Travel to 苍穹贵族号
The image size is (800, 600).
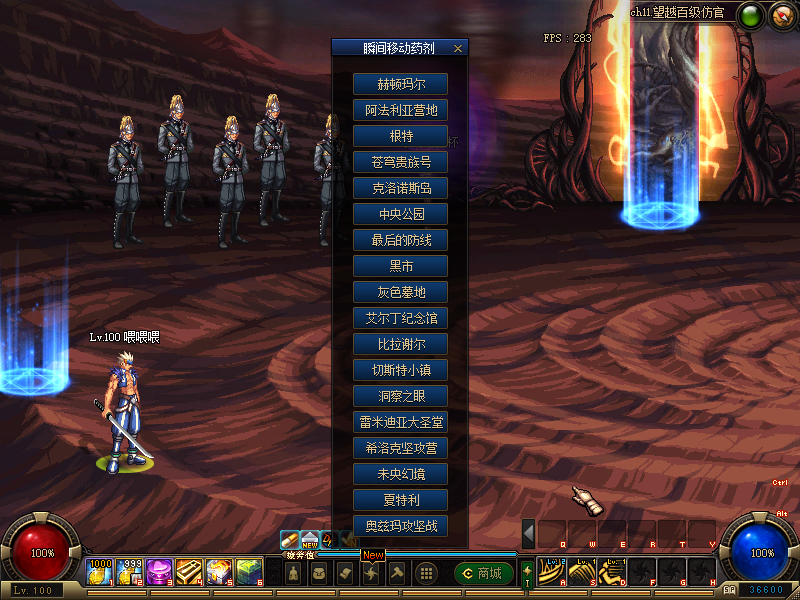tap(400, 162)
